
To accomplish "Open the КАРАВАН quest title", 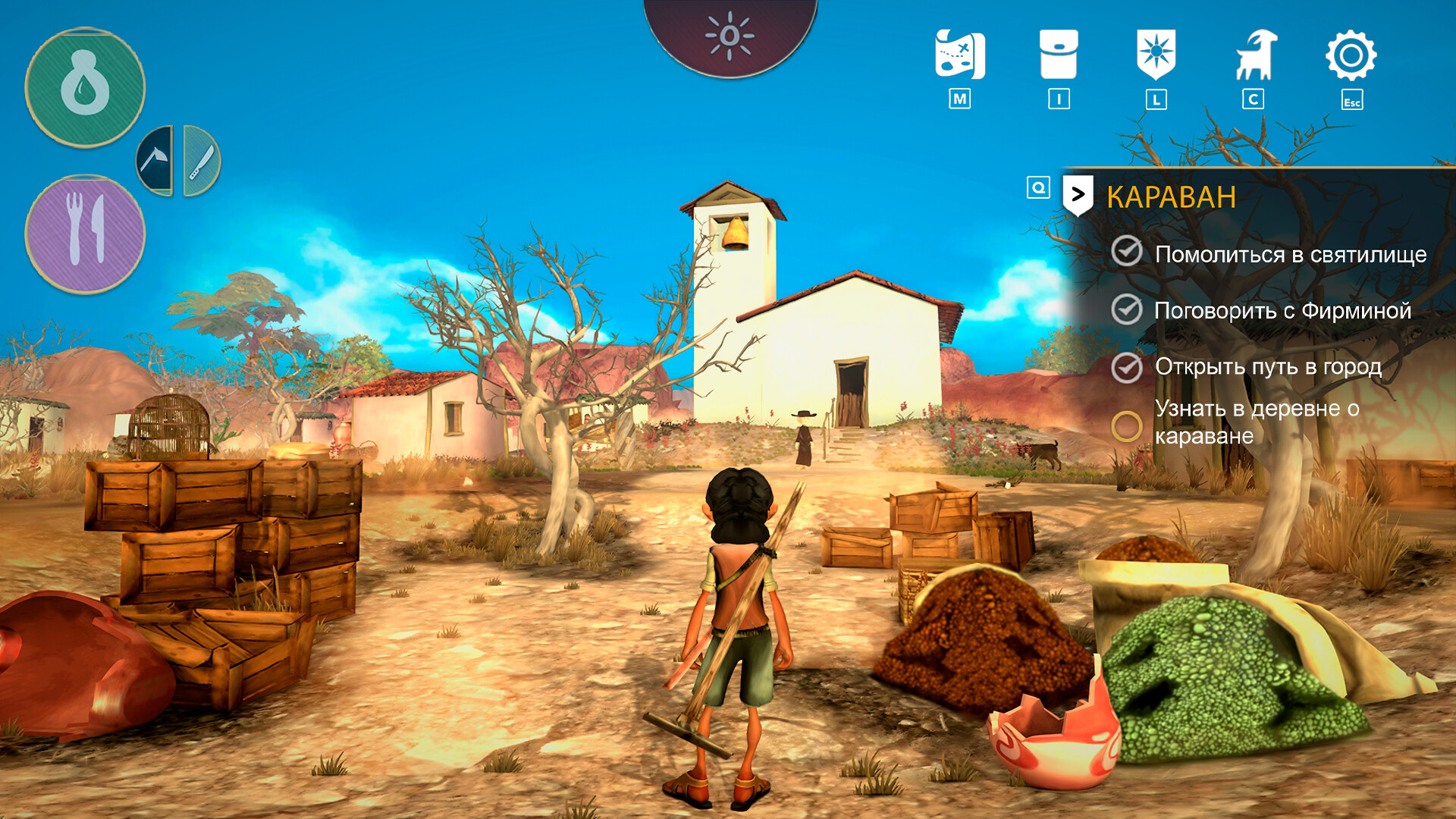I will [1172, 196].
